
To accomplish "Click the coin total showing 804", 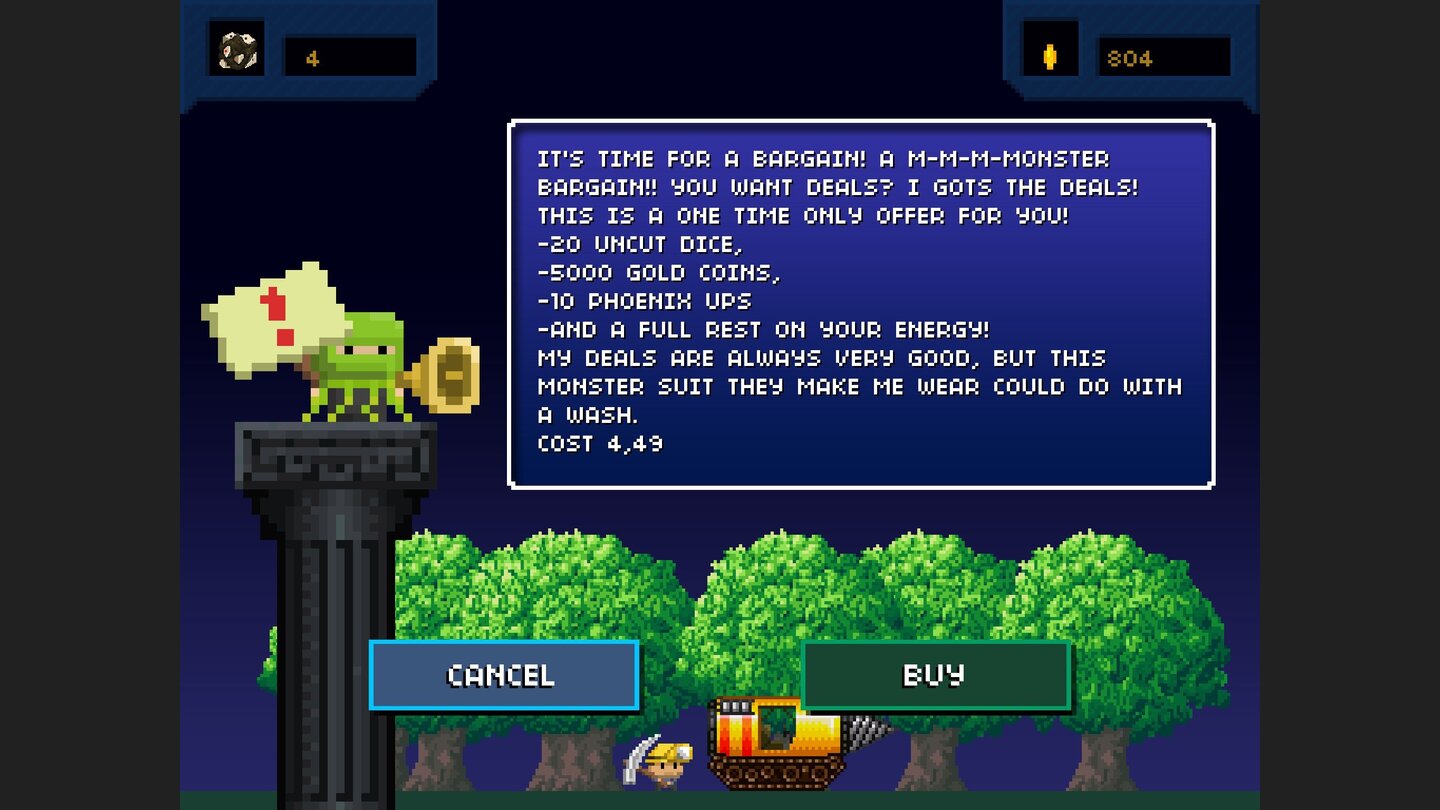I will [1165, 57].
